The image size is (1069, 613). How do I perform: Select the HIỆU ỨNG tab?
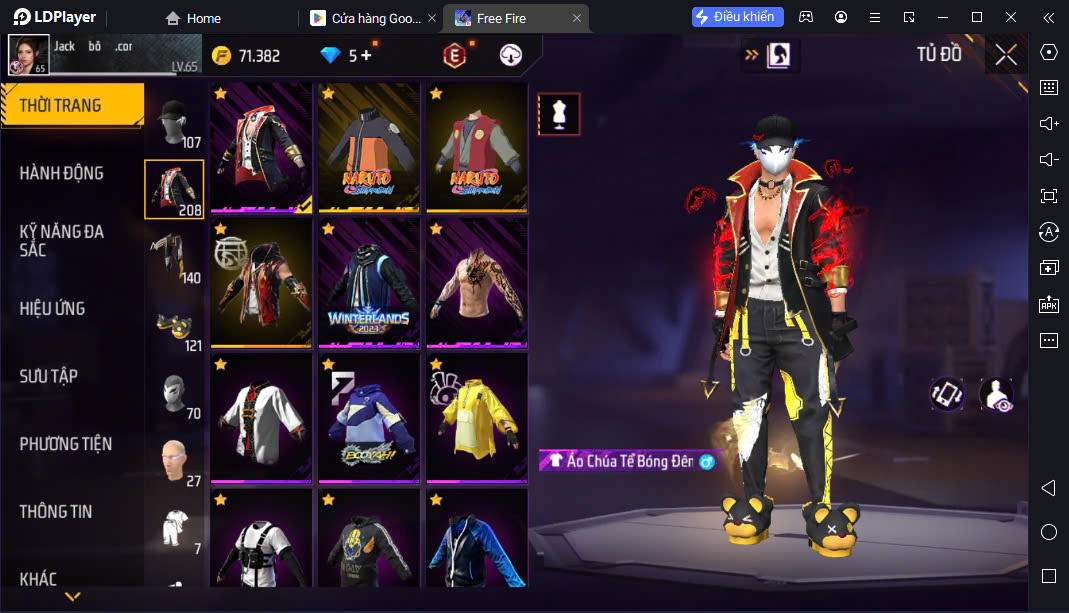tap(53, 308)
